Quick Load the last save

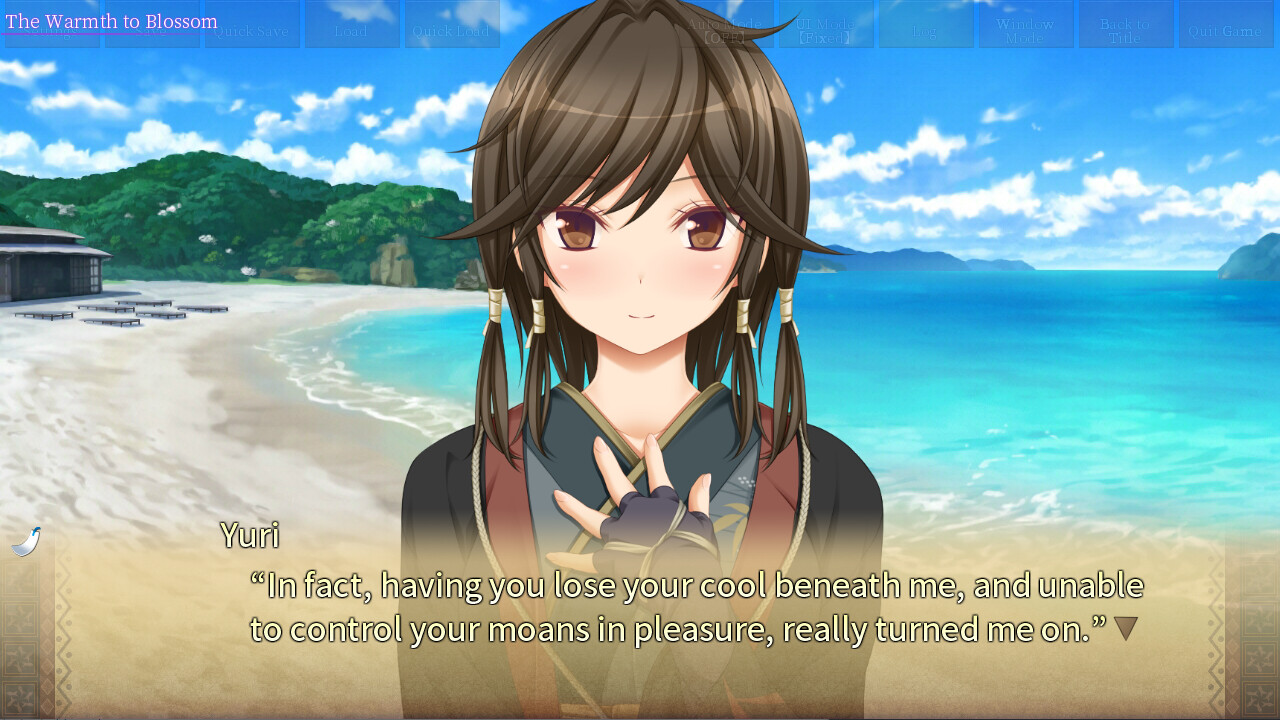[452, 25]
